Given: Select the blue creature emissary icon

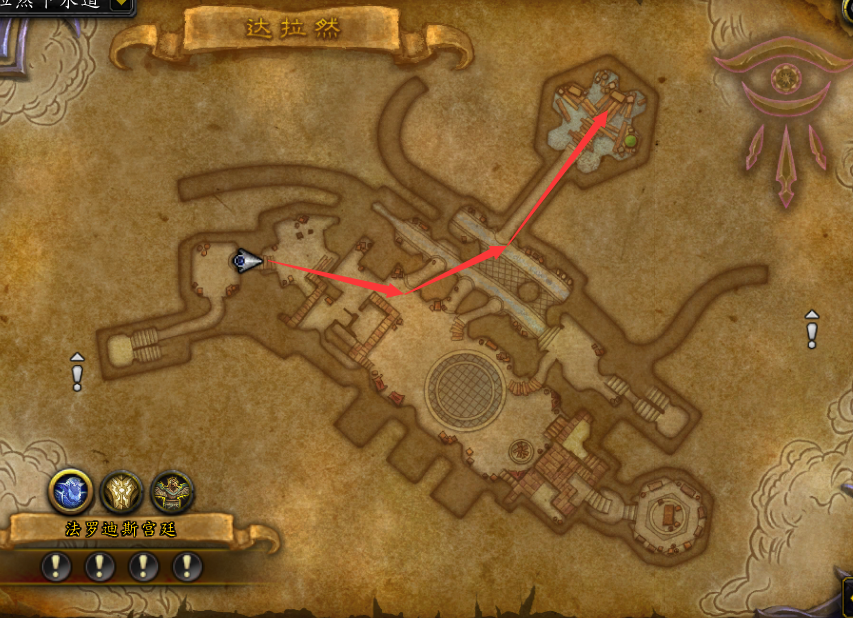Looking at the screenshot, I should (71, 492).
